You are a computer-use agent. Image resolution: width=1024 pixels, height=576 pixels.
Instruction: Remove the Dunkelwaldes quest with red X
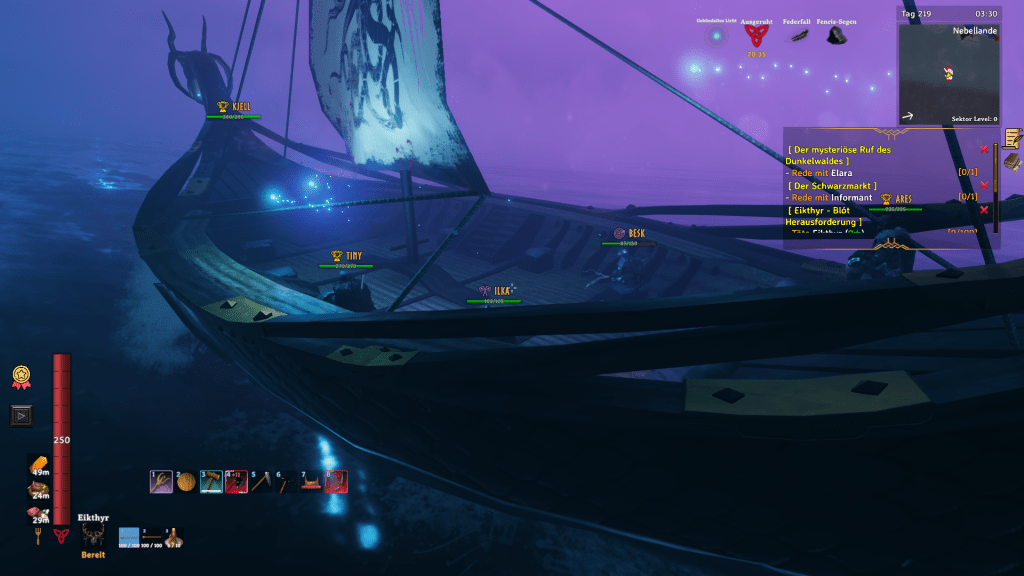pyautogui.click(x=984, y=150)
